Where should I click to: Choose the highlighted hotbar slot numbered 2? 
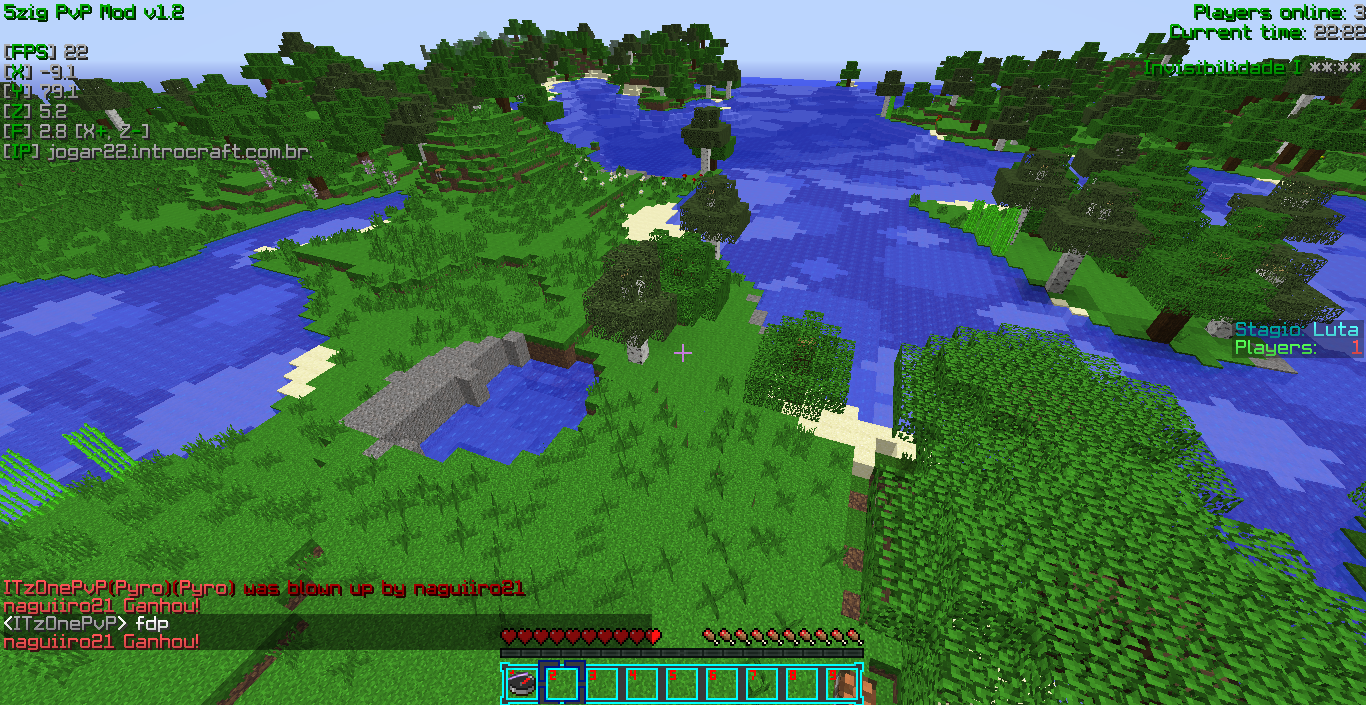click(561, 684)
